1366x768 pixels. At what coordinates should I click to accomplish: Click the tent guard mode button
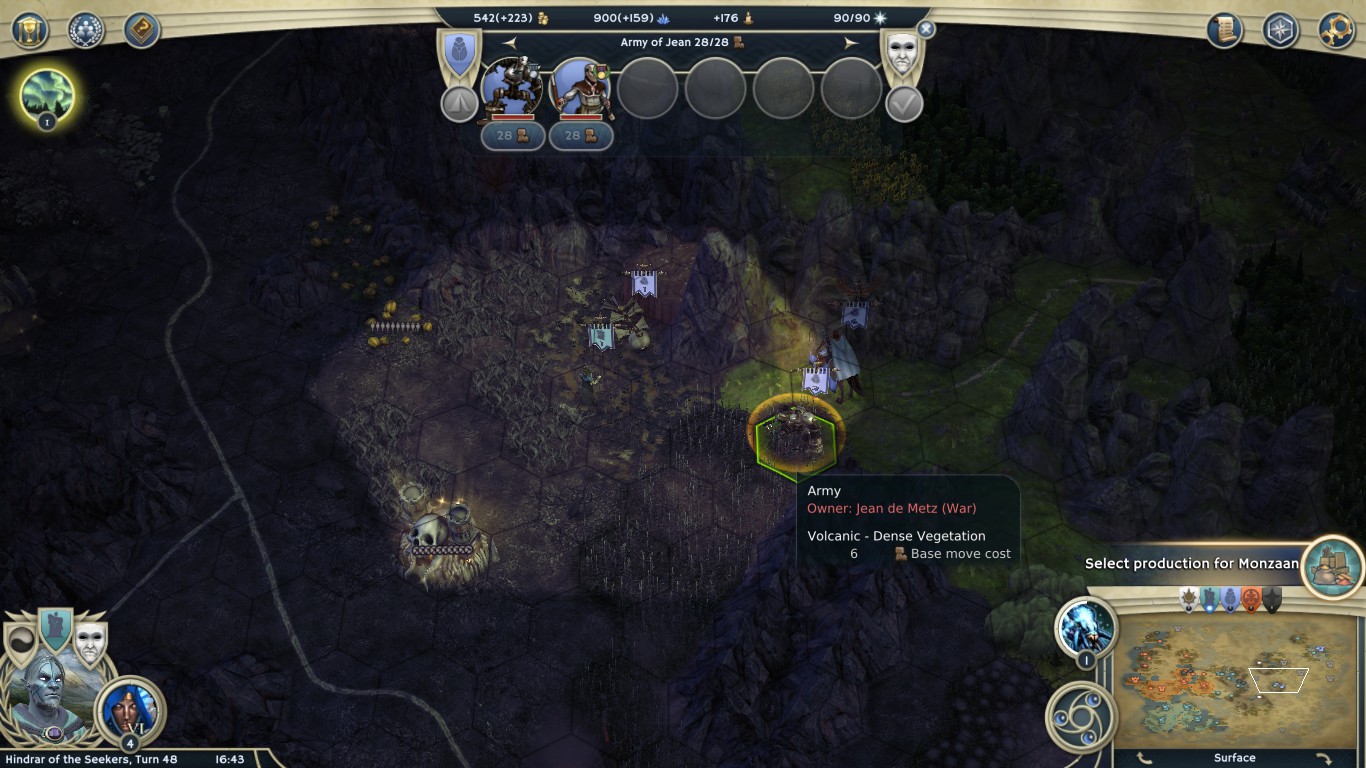tap(459, 104)
